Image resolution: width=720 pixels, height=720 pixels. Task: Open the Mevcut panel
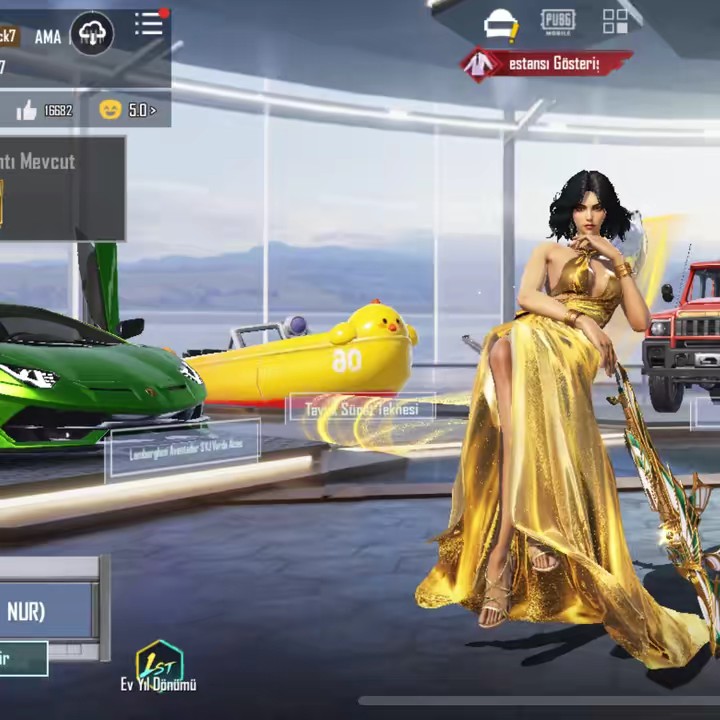pos(60,188)
